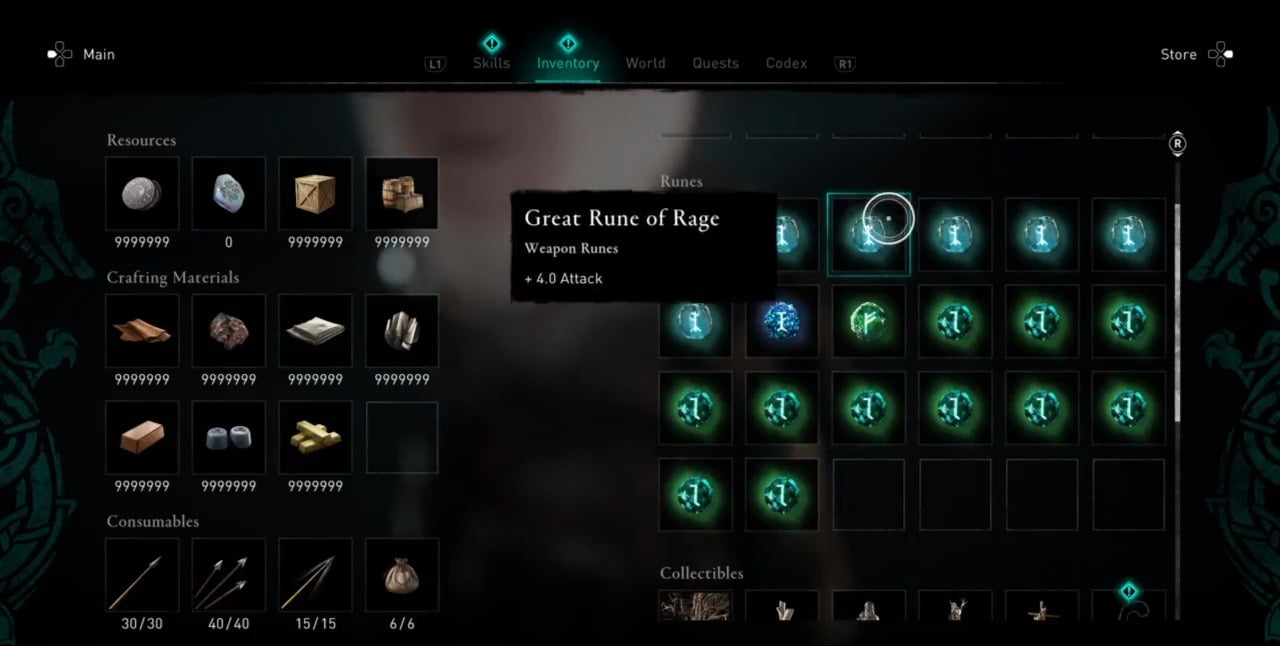Click the copper-colored ingot slot
Viewport: 1280px width, 646px height.
[x=142, y=437]
